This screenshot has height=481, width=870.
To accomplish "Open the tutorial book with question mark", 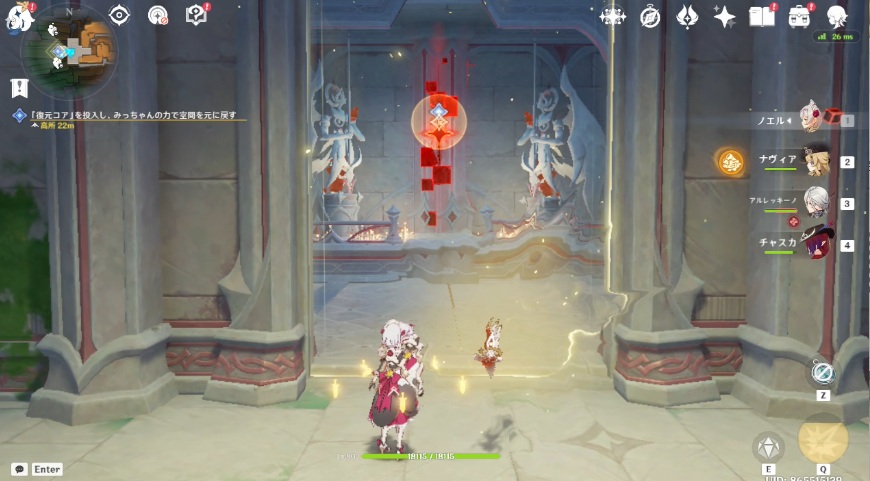I will point(196,15).
